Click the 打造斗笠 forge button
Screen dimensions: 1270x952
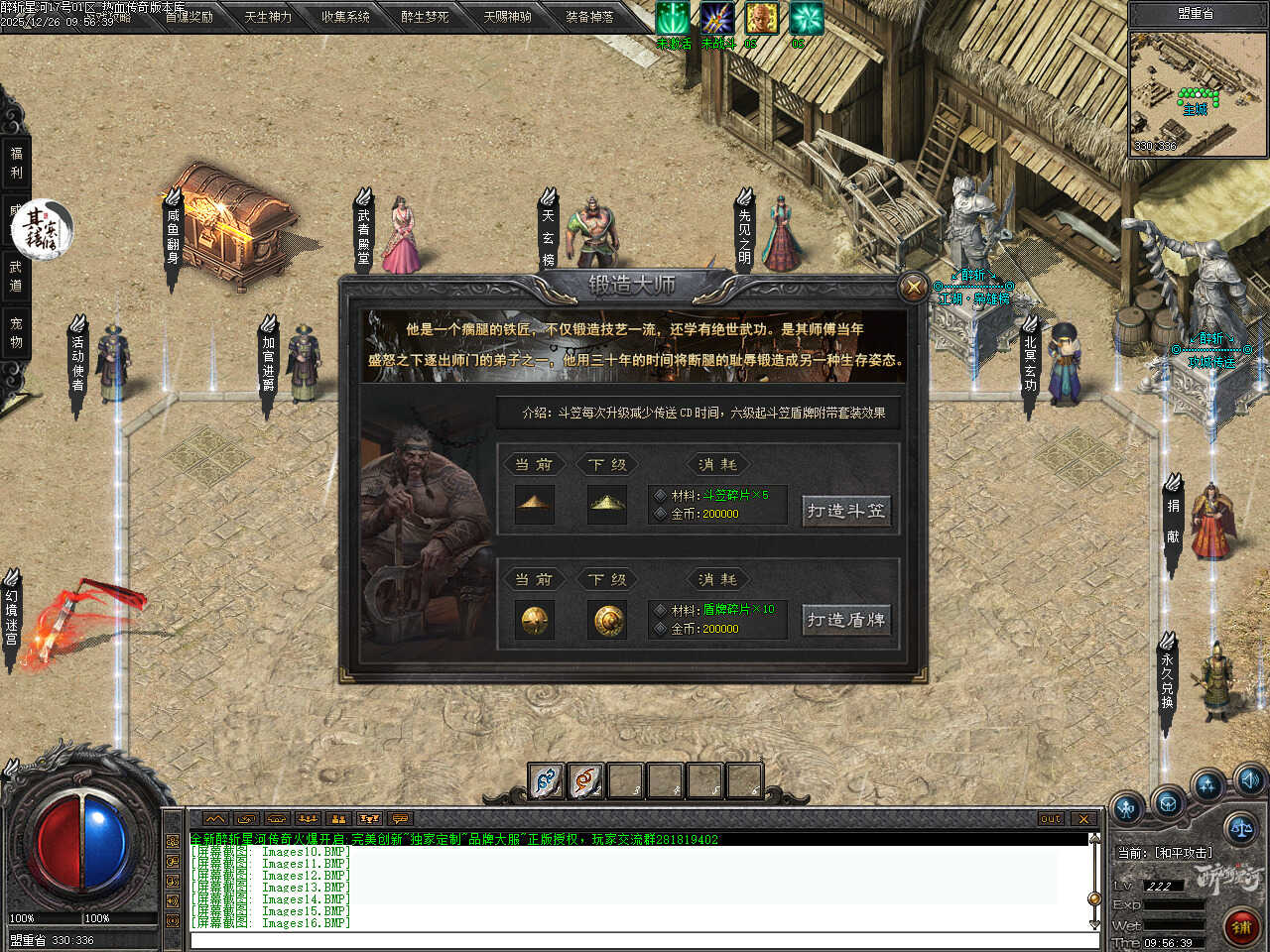[x=845, y=511]
